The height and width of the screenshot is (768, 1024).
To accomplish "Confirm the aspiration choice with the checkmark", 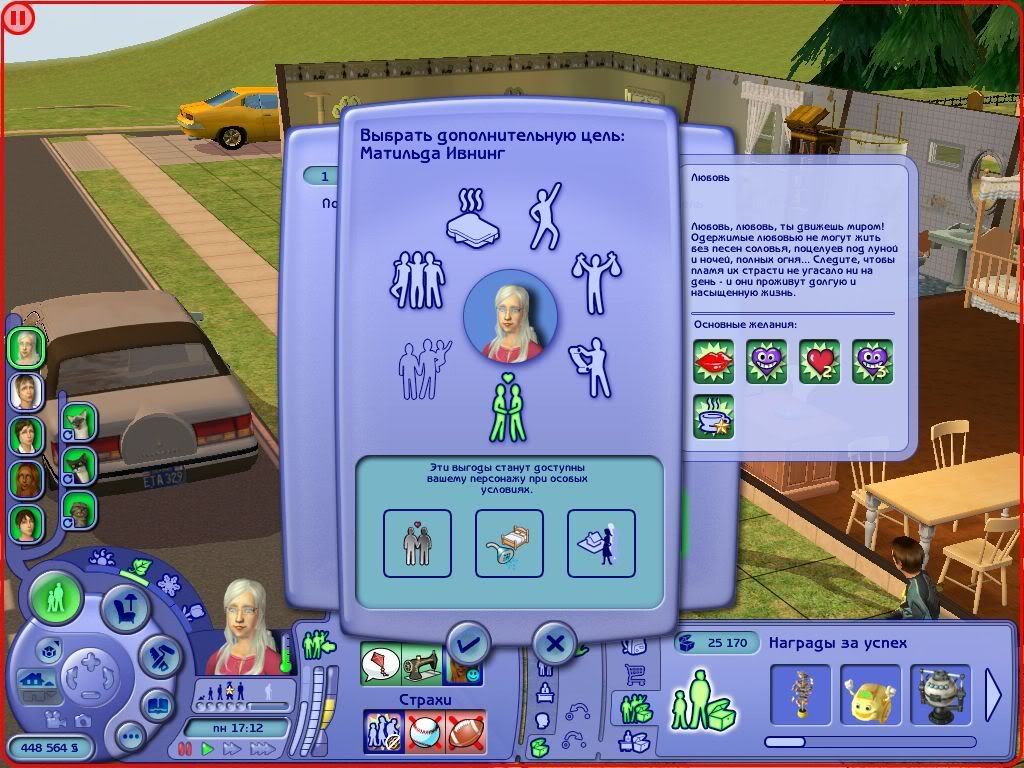I will click(x=468, y=643).
